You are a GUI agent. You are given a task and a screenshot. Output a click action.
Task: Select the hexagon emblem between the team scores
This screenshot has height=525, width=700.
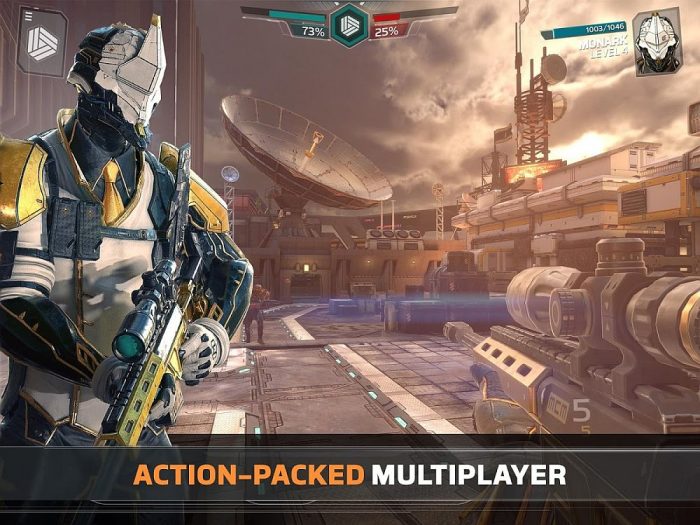(x=350, y=23)
